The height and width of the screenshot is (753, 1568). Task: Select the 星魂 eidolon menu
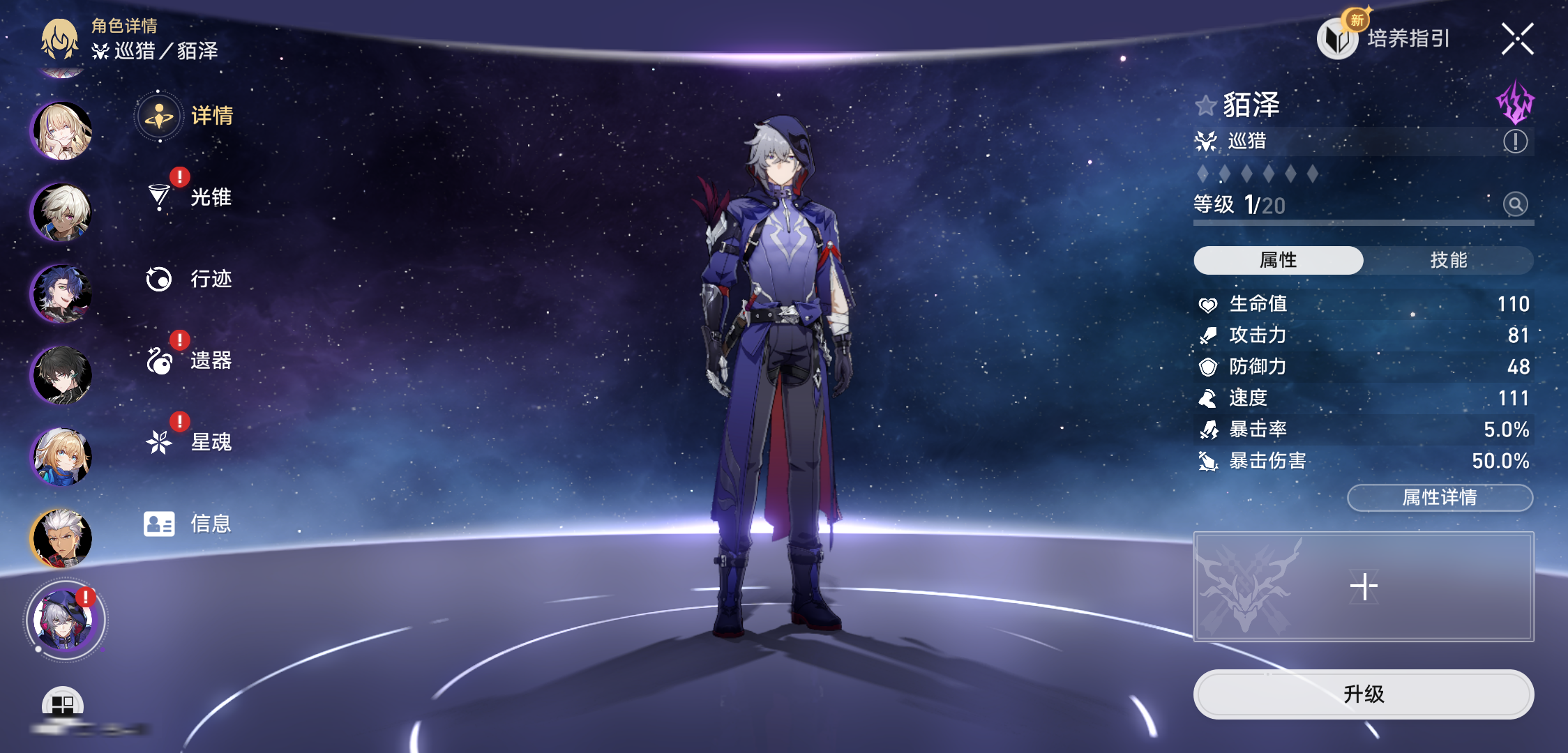tap(189, 442)
